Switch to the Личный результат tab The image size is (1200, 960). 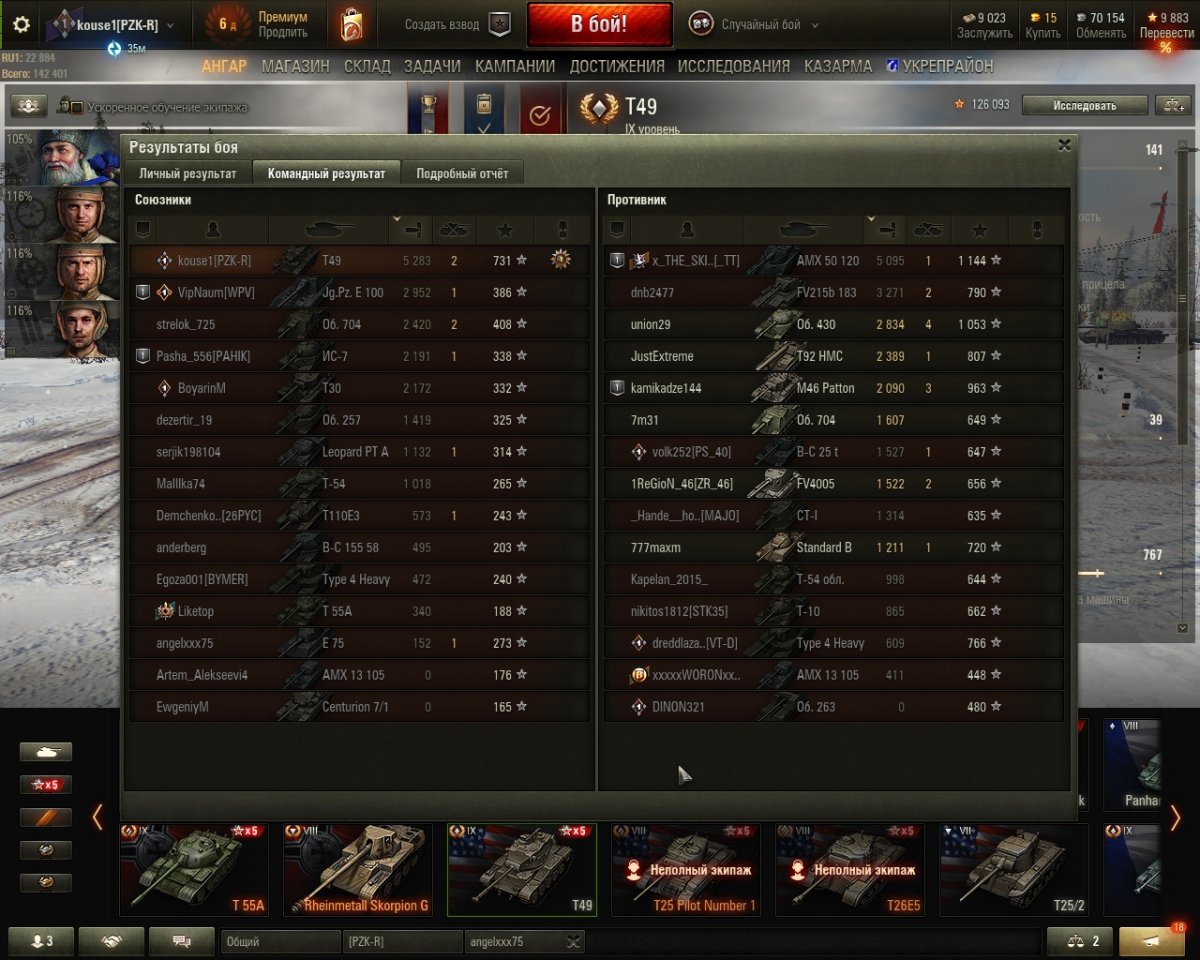coord(188,173)
